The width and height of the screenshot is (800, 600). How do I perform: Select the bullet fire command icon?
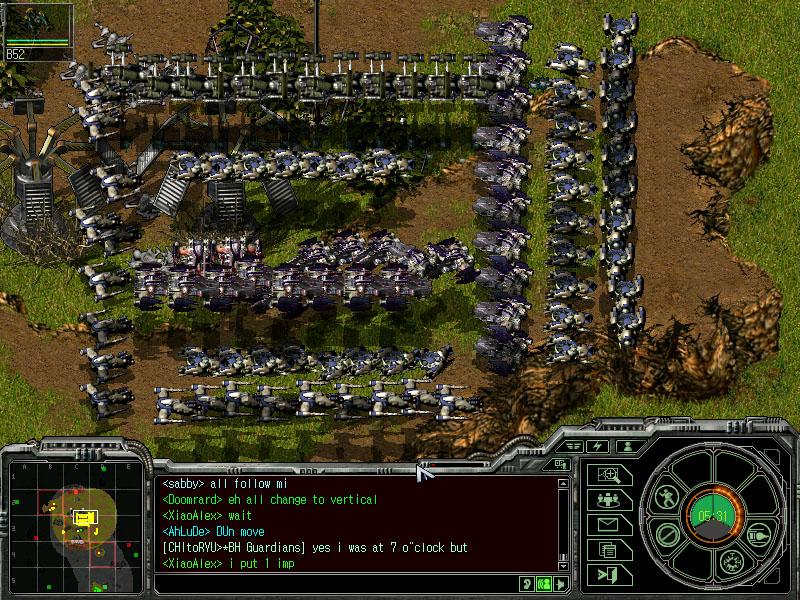(757, 535)
